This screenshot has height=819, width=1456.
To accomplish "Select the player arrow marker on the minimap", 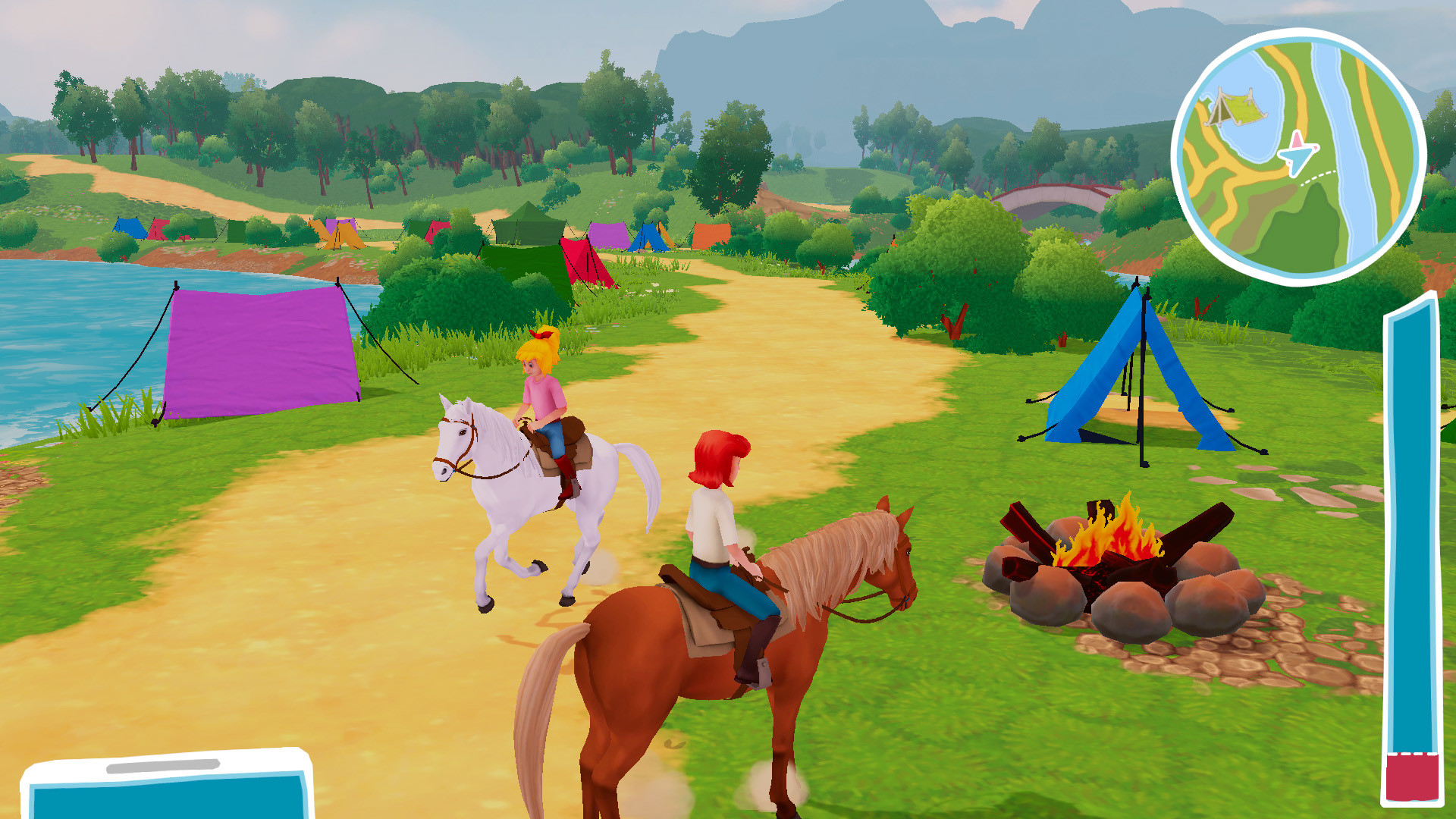I will (1299, 153).
